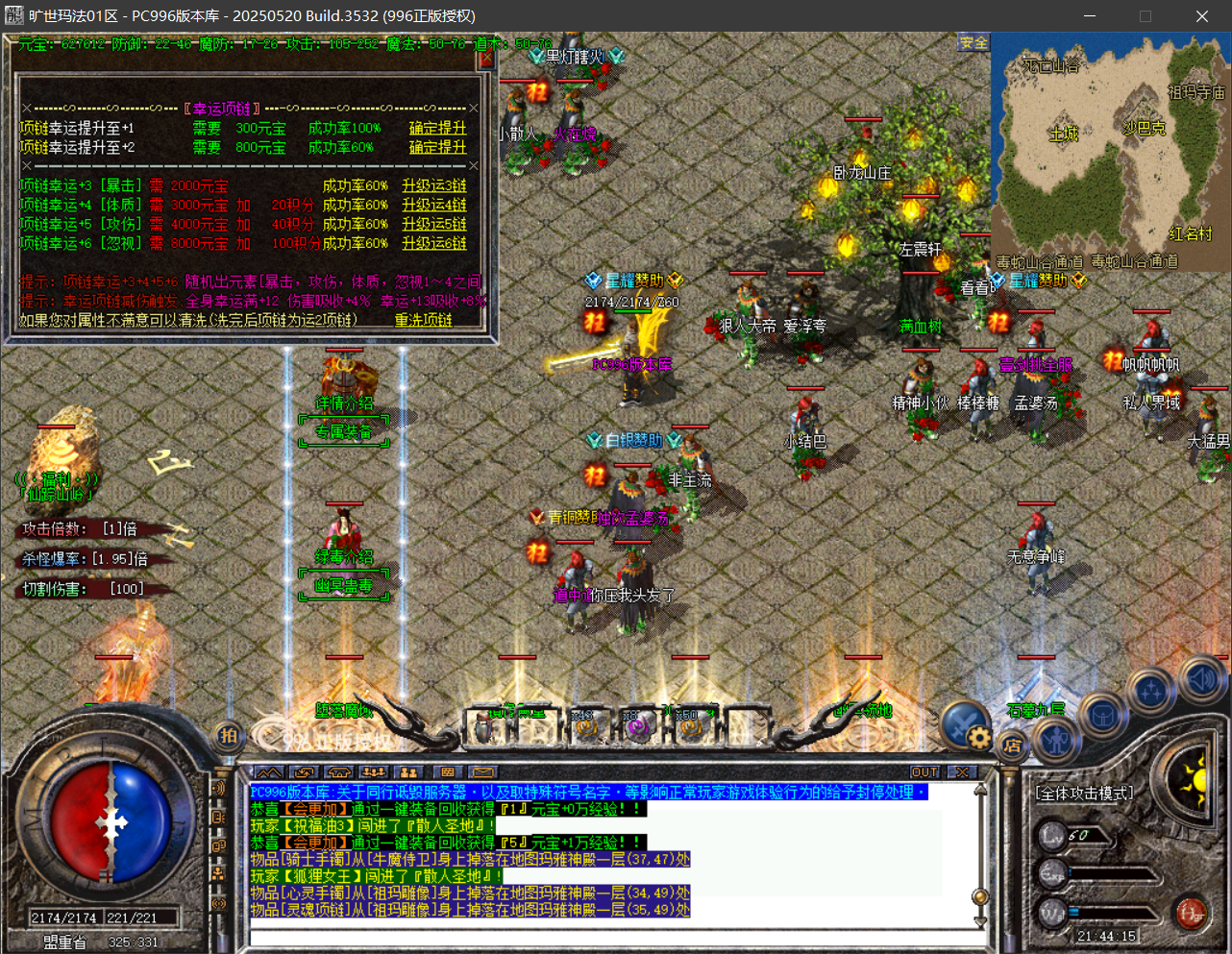Select the 升级运5链 upgrade link
This screenshot has width=1232, height=954.
(x=434, y=224)
